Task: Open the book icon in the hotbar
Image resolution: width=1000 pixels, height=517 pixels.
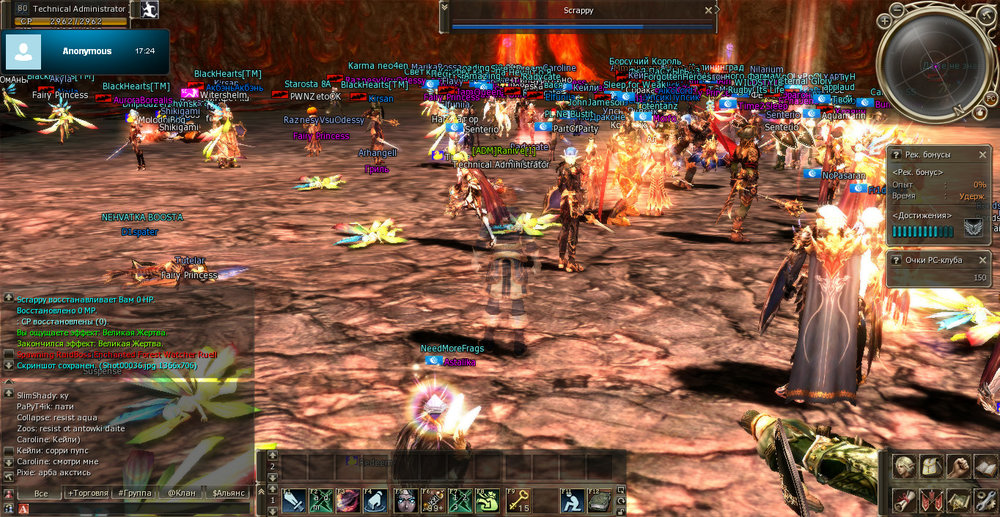Action: point(599,499)
